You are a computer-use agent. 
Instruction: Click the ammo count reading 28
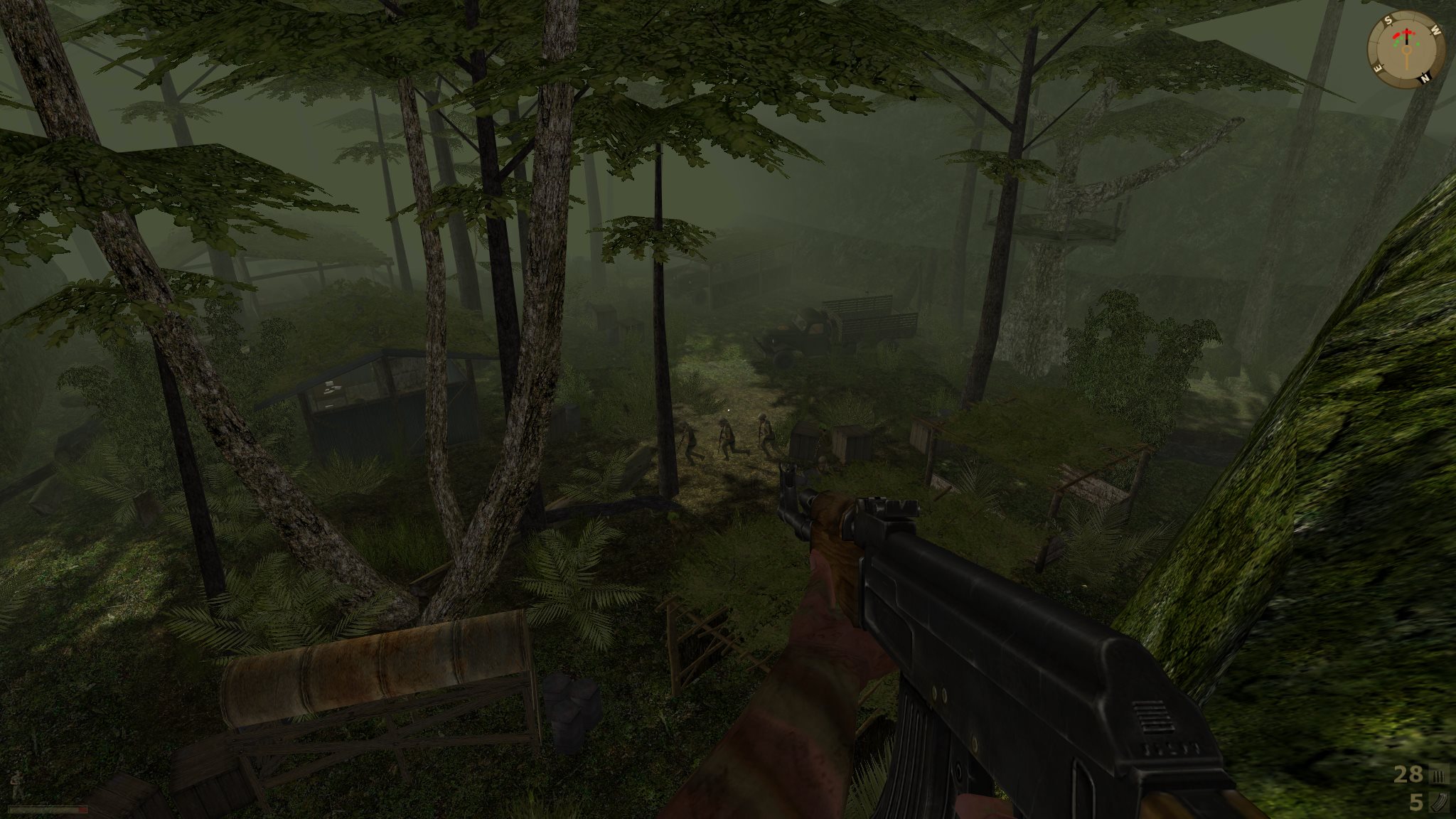[x=1408, y=774]
